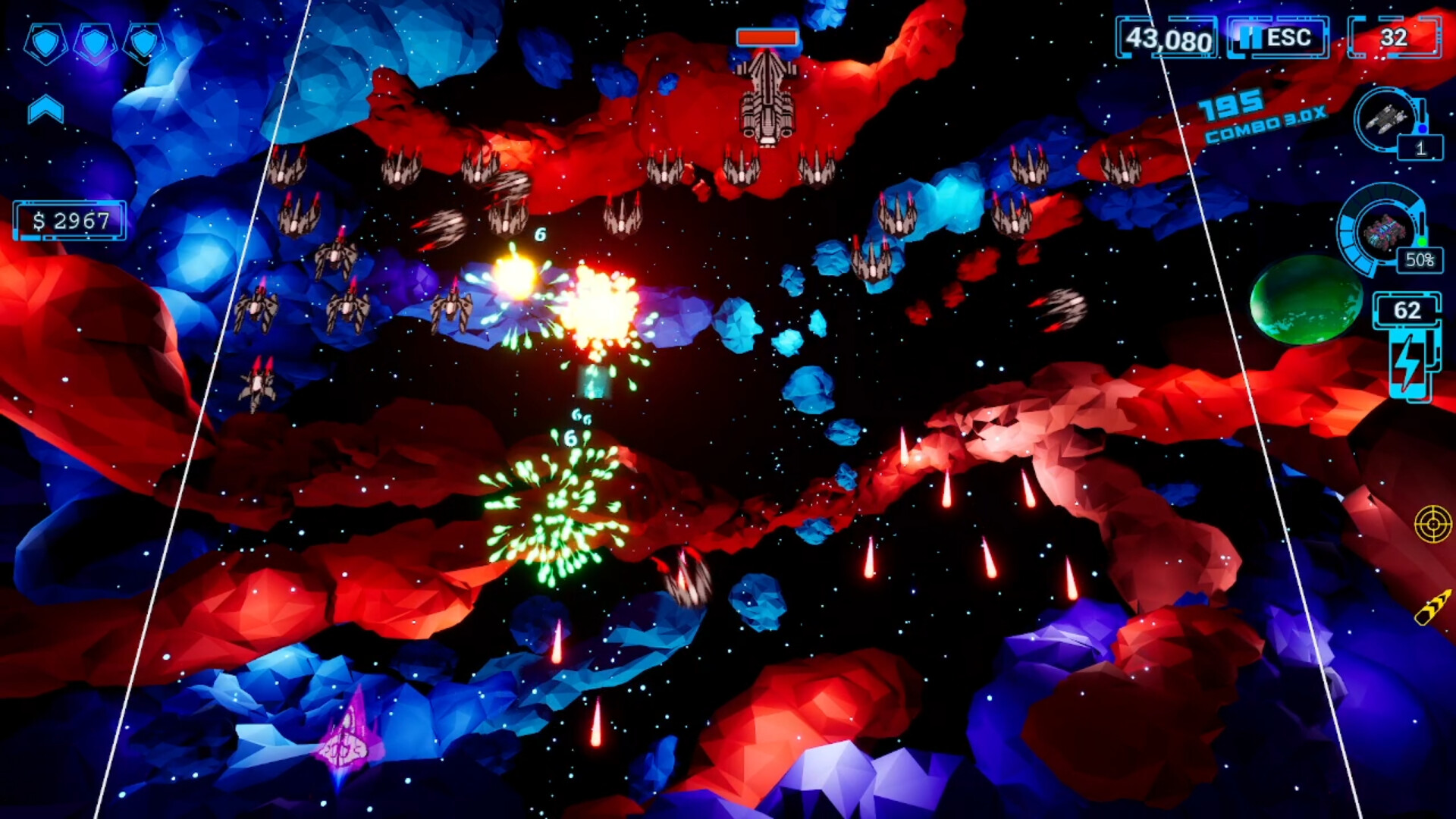Image resolution: width=1456 pixels, height=819 pixels.
Task: Open the space station gauge icon
Action: [1383, 232]
